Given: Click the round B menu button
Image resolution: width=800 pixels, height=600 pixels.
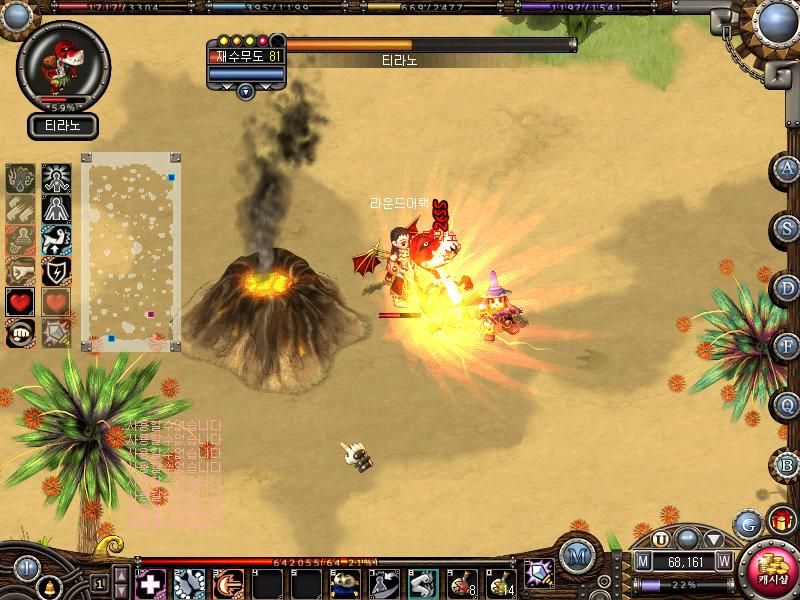Looking at the screenshot, I should pyautogui.click(x=788, y=464).
